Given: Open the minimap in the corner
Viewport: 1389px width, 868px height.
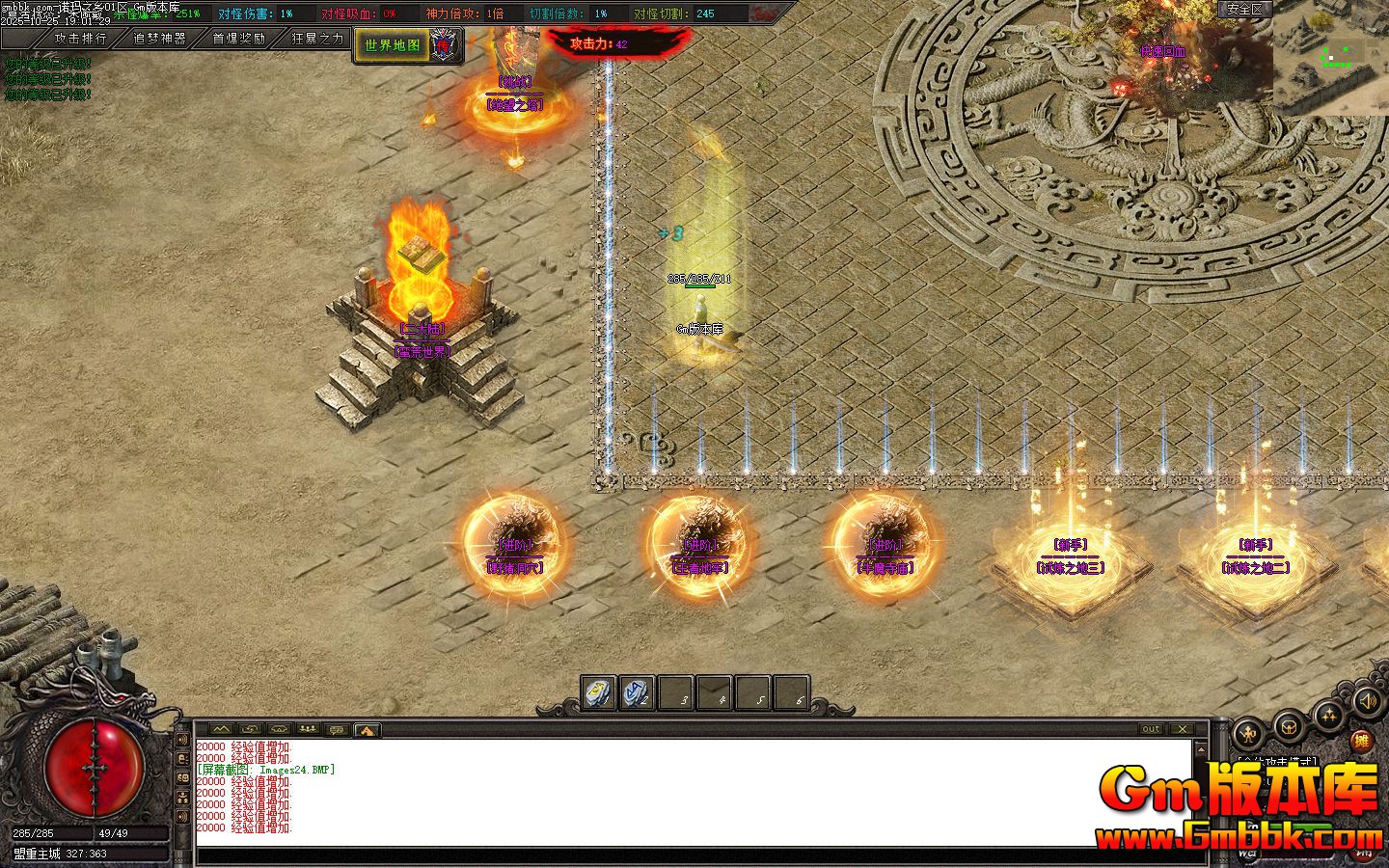Looking at the screenshot, I should pyautogui.click(x=1330, y=58).
